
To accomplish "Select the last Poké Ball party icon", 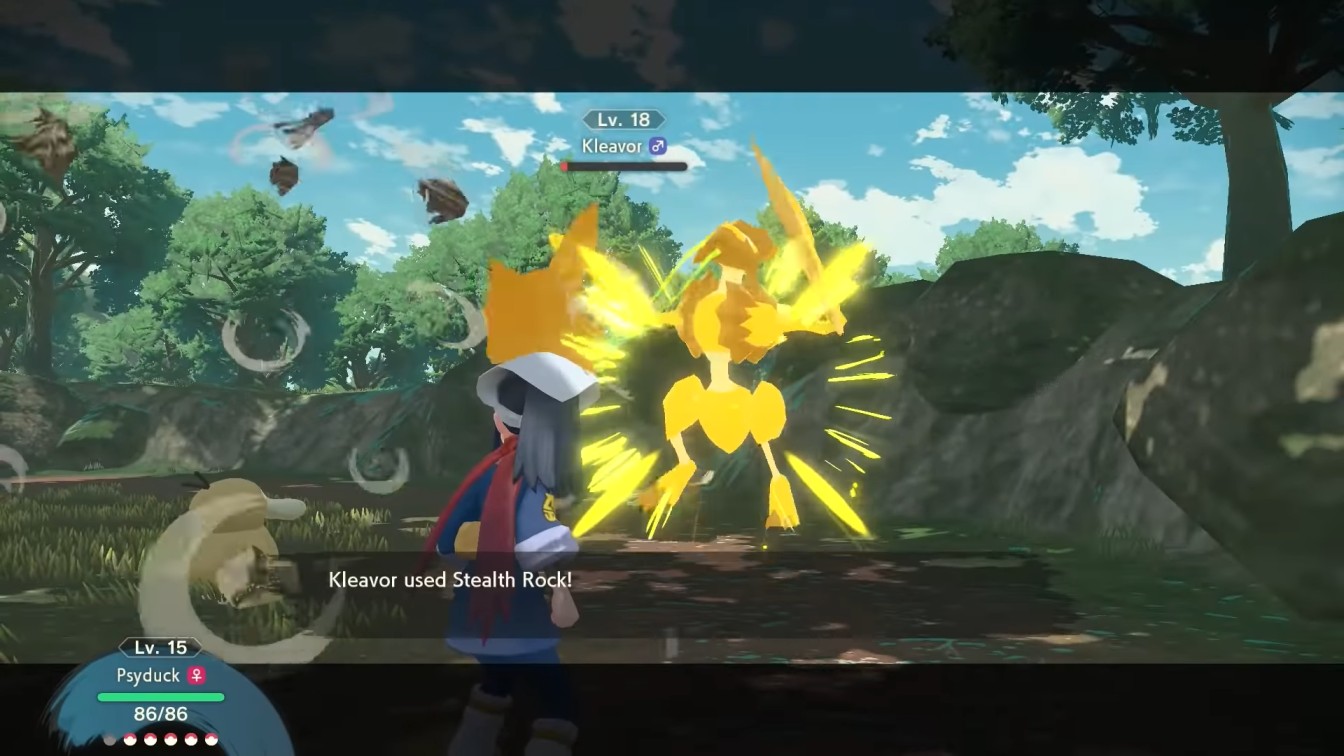I will (x=210, y=740).
